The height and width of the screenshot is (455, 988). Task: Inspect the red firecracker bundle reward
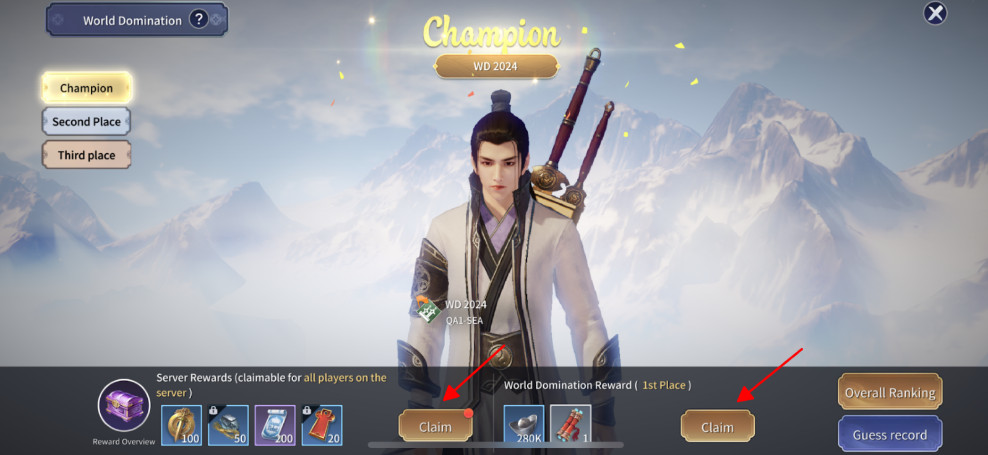570,425
